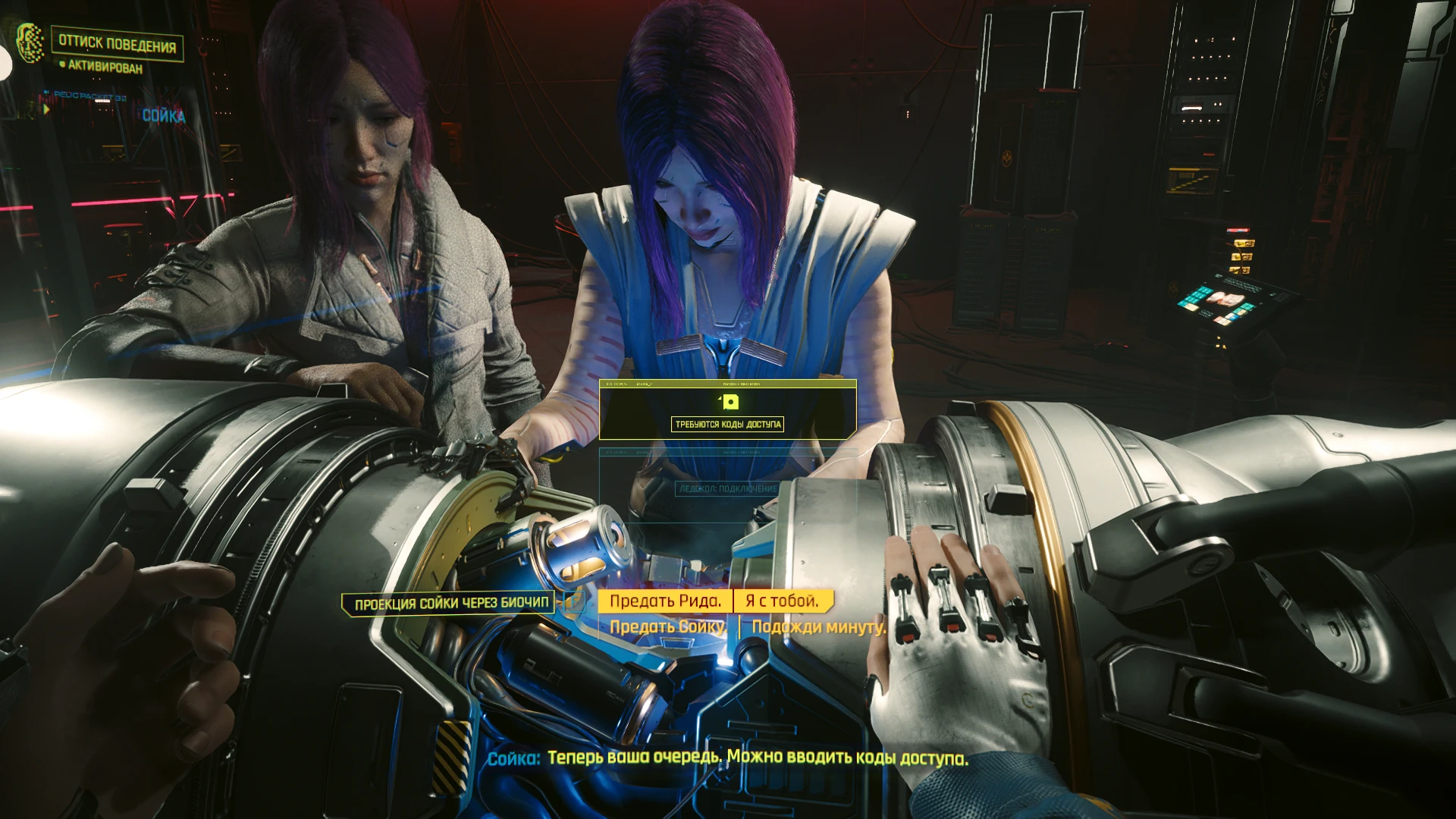The height and width of the screenshot is (819, 1456).
Task: Click the round emblem icon near the tablet
Action: (x=1175, y=290)
